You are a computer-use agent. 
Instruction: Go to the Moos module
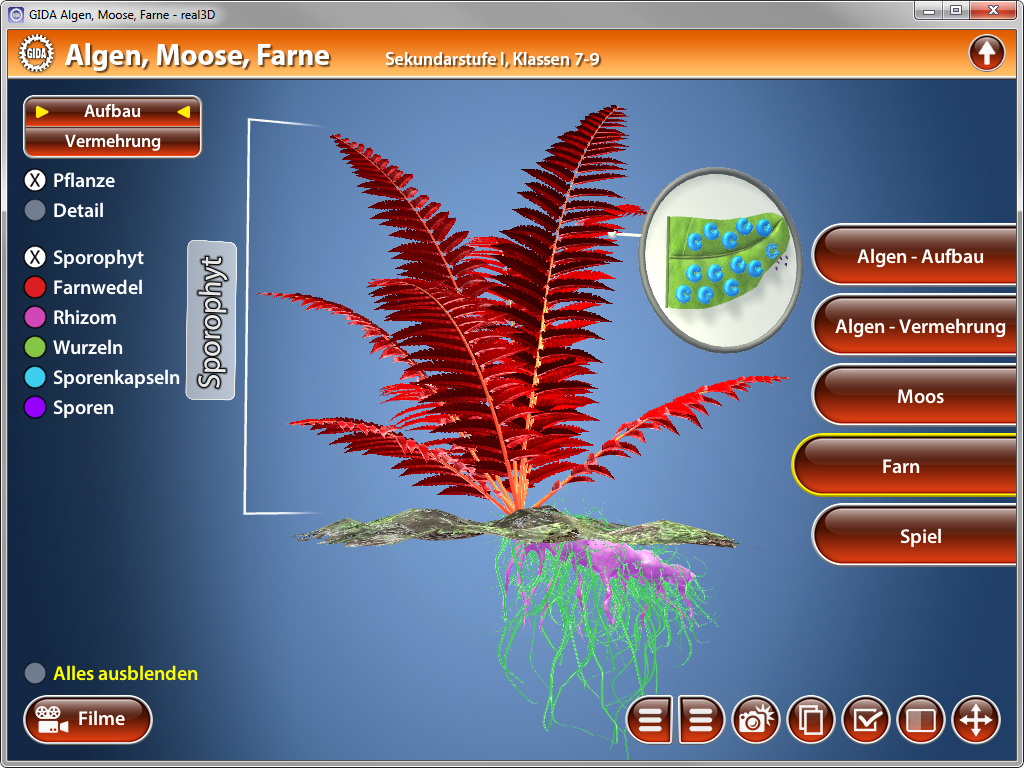(x=919, y=397)
